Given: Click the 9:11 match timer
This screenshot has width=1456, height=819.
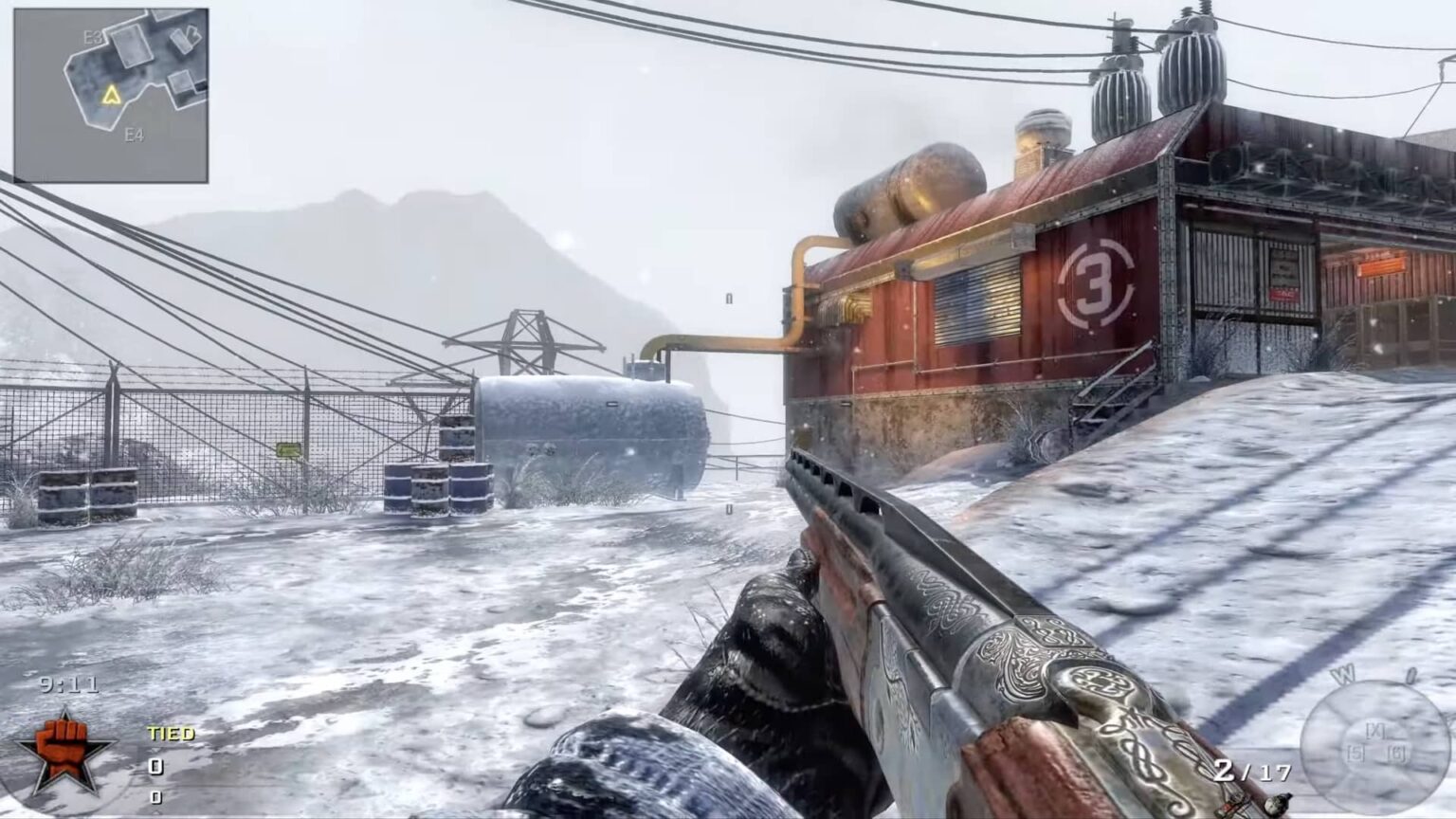Looking at the screenshot, I should pyautogui.click(x=68, y=684).
